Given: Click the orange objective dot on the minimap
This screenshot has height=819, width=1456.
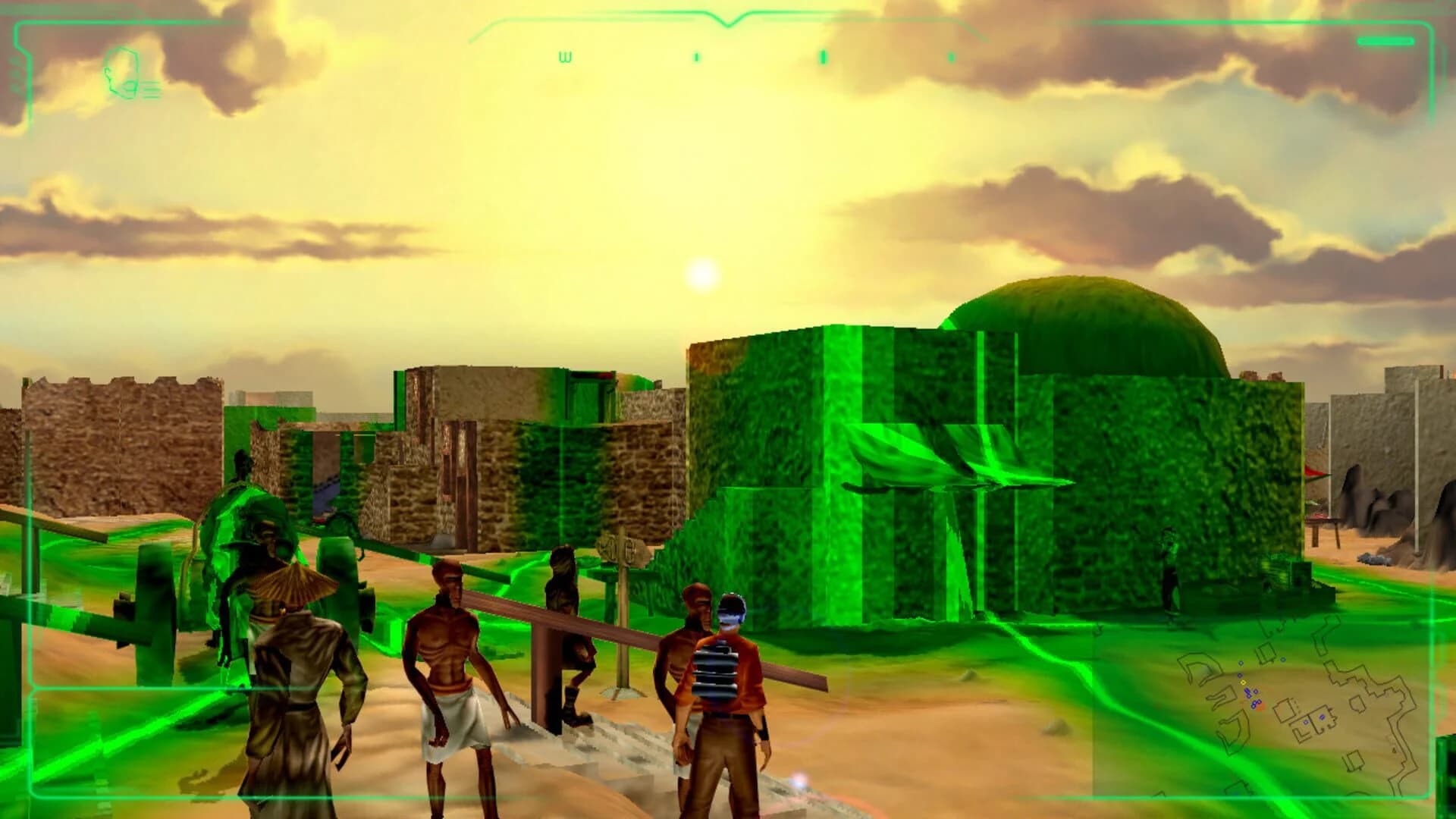Looking at the screenshot, I should point(1261,707).
